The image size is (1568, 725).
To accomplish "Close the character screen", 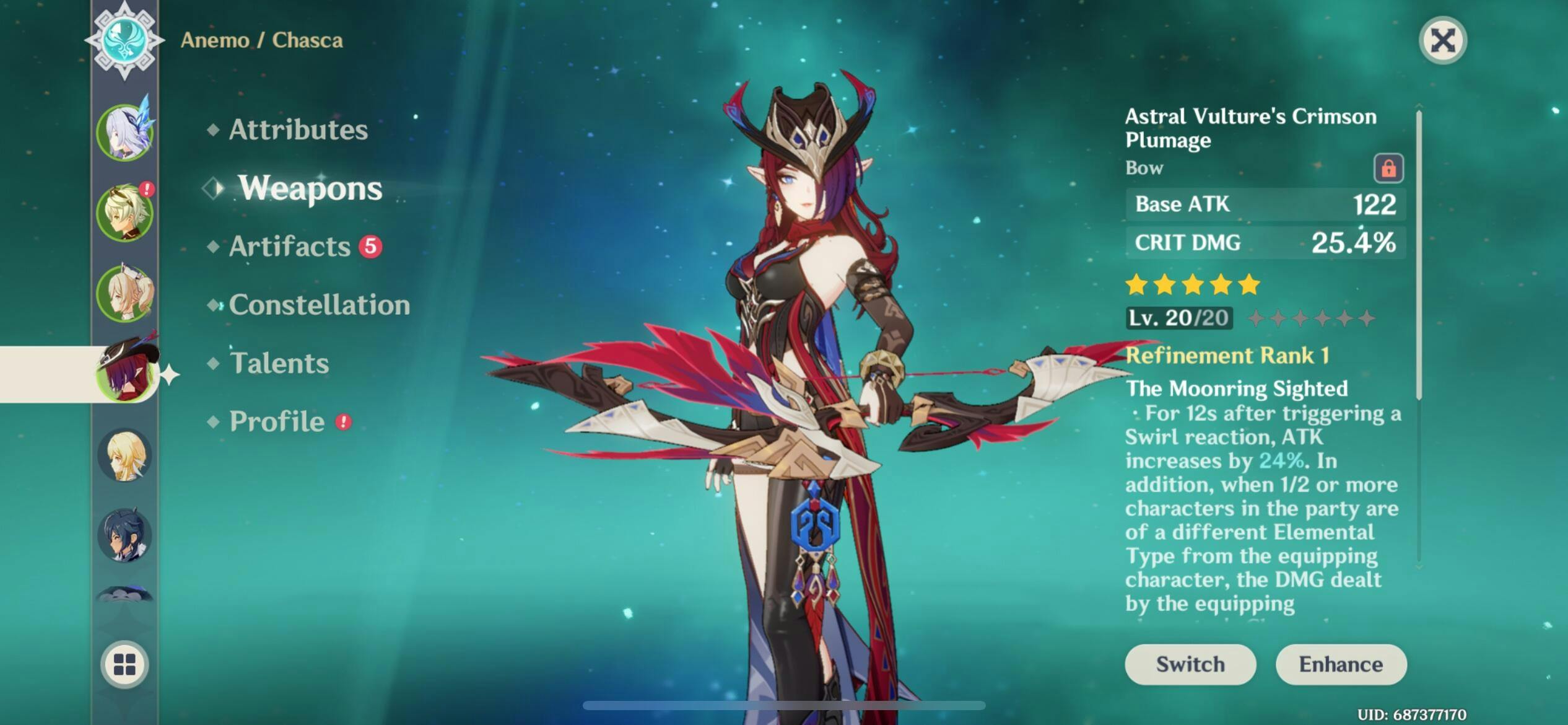I will tap(1442, 41).
